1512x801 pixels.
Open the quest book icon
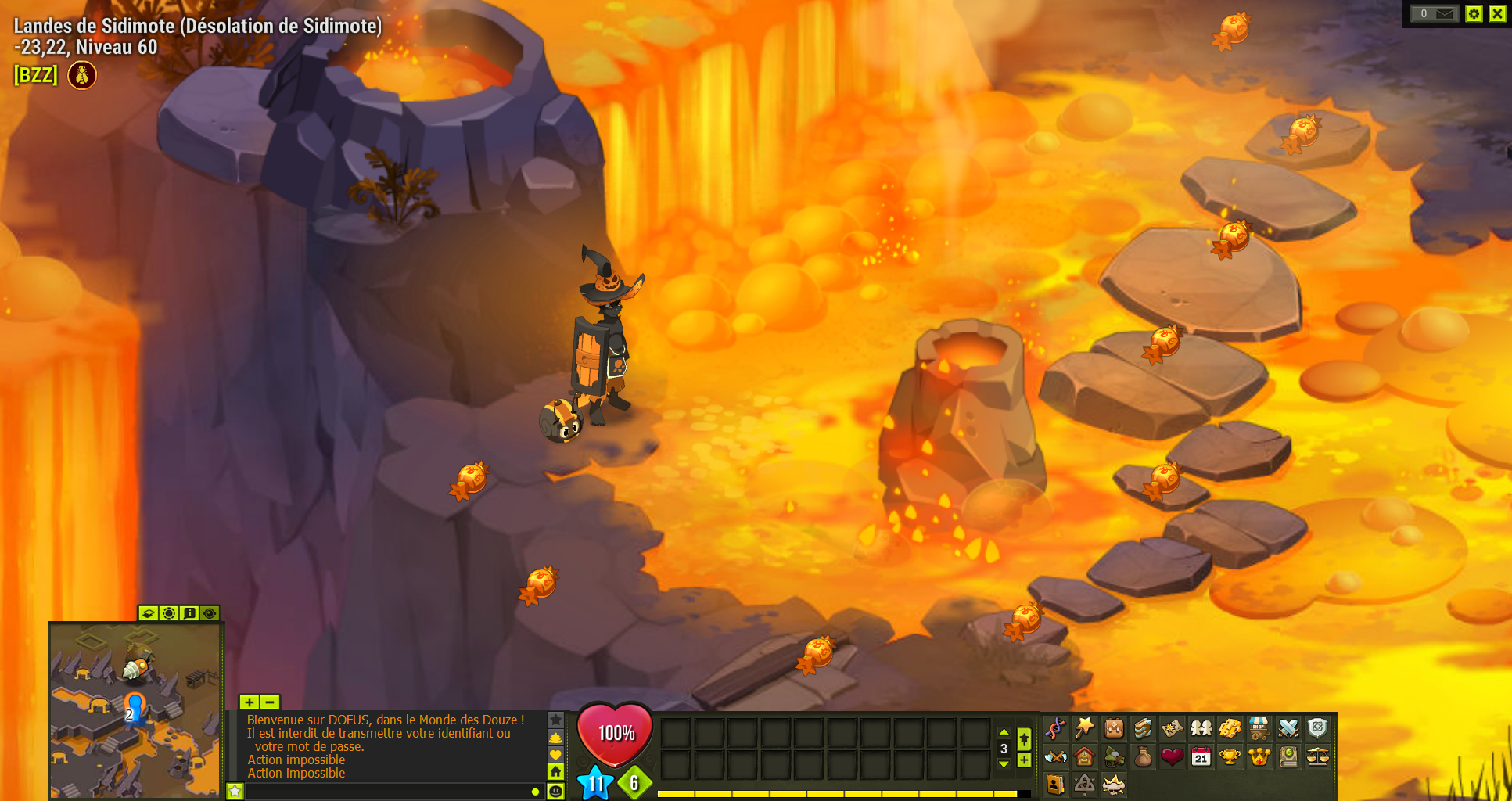click(1143, 729)
